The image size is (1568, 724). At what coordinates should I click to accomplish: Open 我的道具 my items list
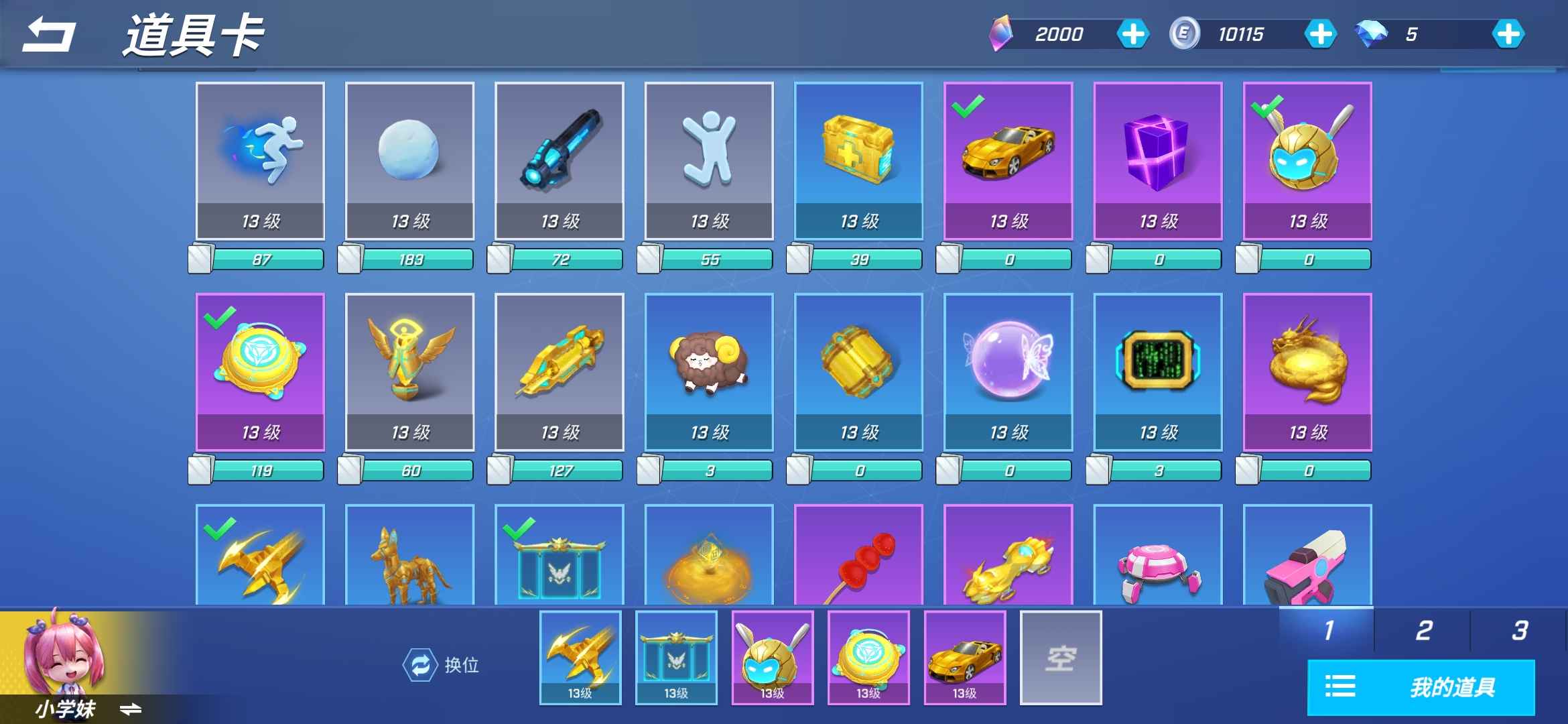(x=1421, y=687)
